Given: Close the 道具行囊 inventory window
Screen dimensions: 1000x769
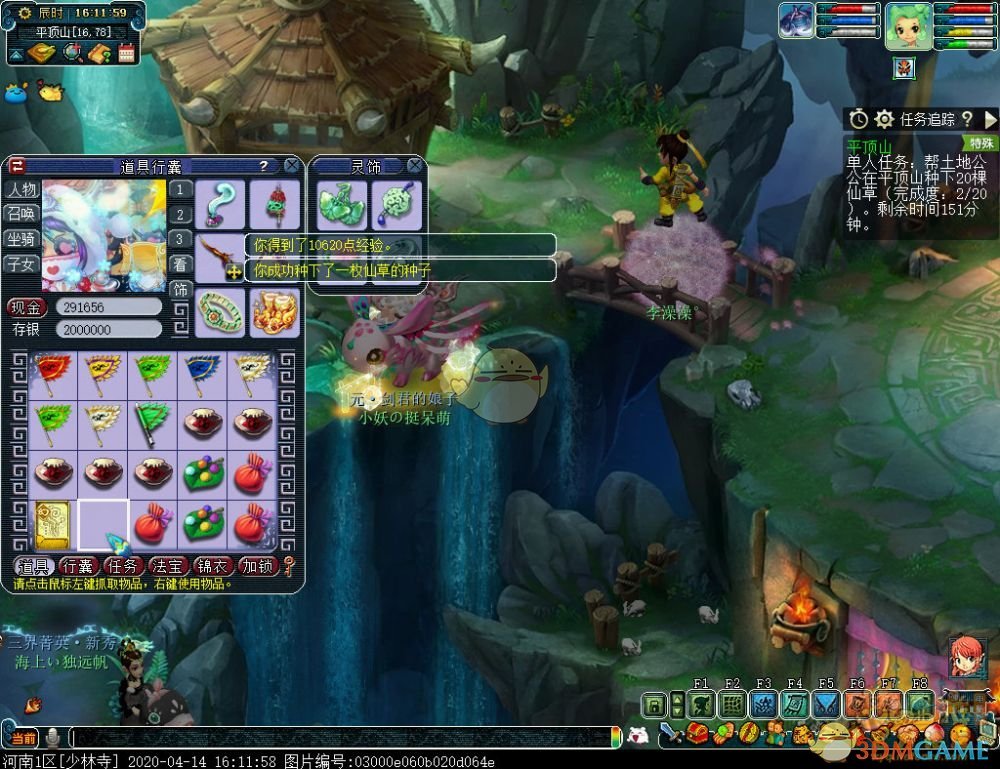Looking at the screenshot, I should click(x=291, y=166).
